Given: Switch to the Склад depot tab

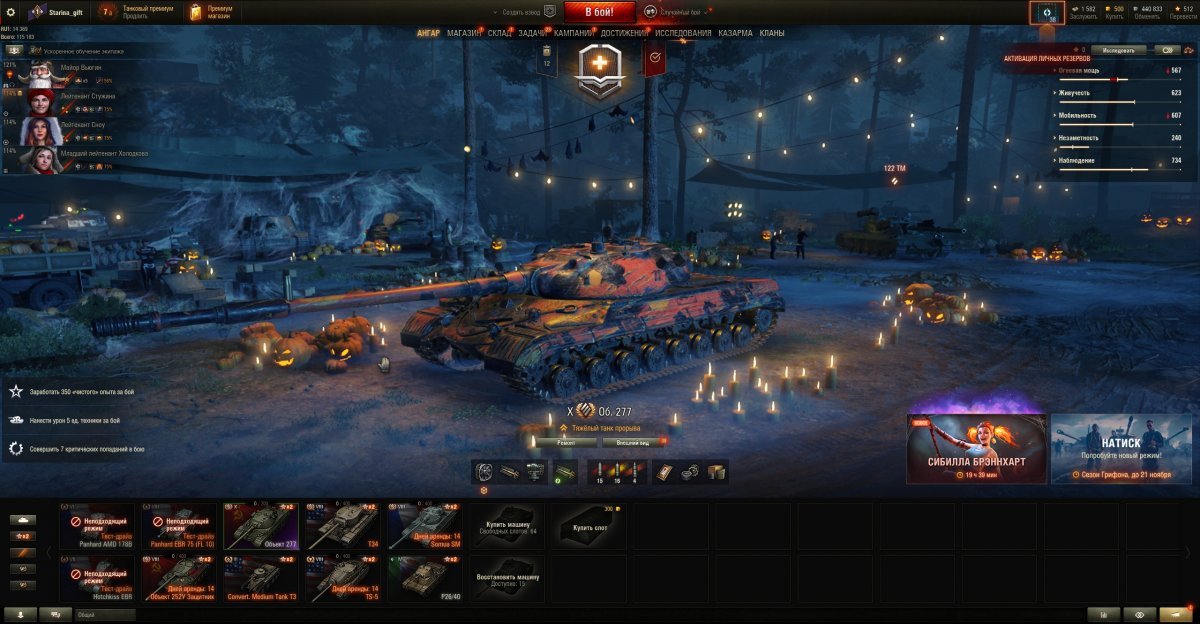Looking at the screenshot, I should pyautogui.click(x=500, y=33).
